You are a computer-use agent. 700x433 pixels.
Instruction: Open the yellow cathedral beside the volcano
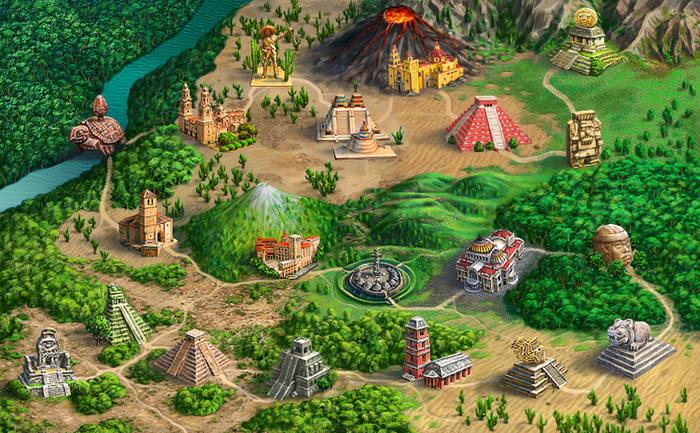tap(425, 68)
